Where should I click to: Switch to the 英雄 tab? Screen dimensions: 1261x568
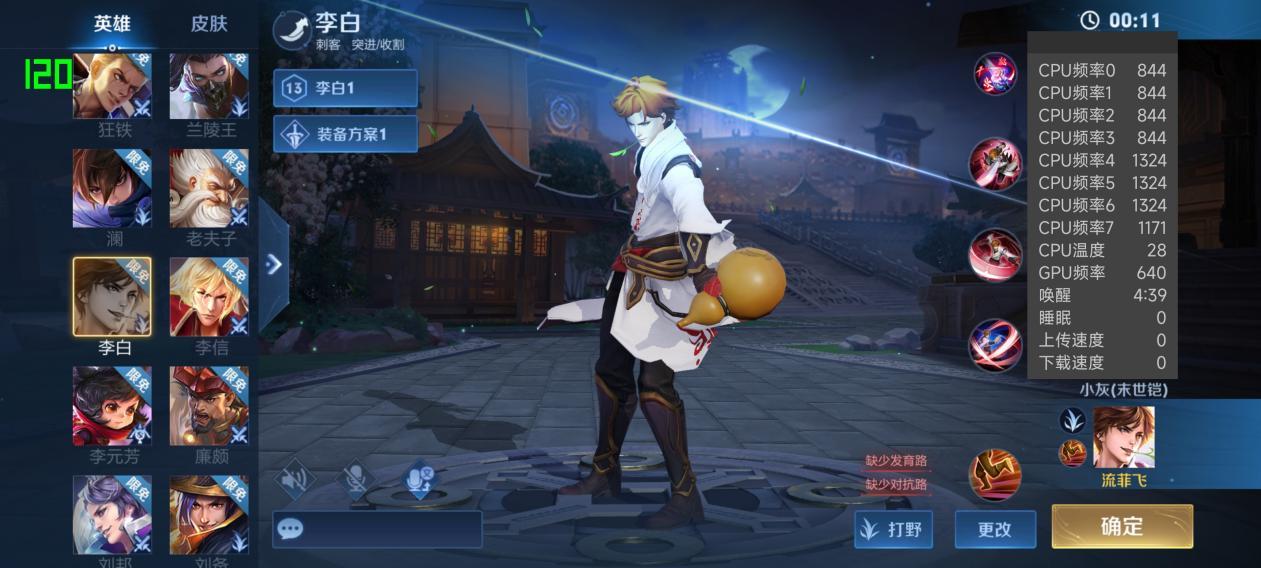click(112, 24)
